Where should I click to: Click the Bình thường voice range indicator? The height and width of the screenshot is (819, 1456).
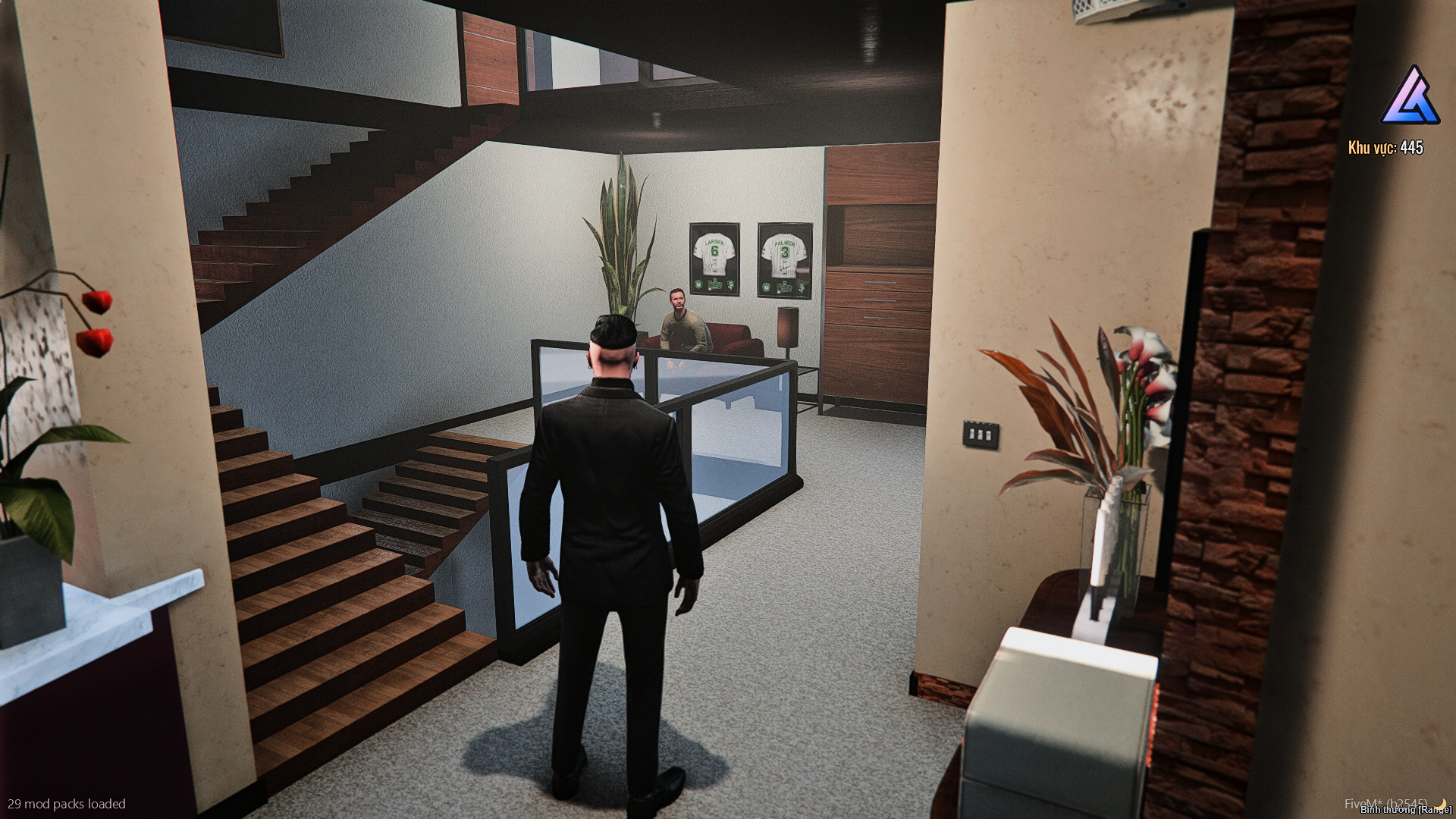pyautogui.click(x=1405, y=810)
